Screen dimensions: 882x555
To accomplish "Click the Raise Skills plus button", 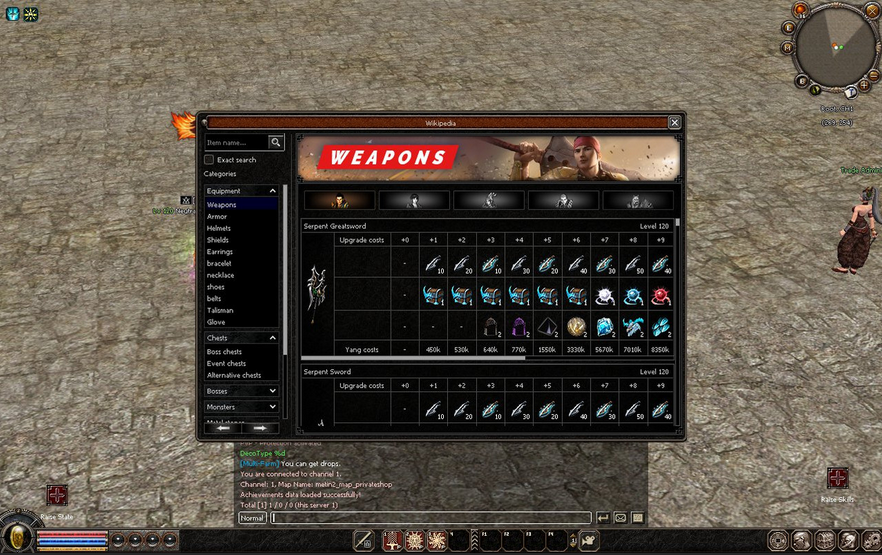I will [x=837, y=478].
